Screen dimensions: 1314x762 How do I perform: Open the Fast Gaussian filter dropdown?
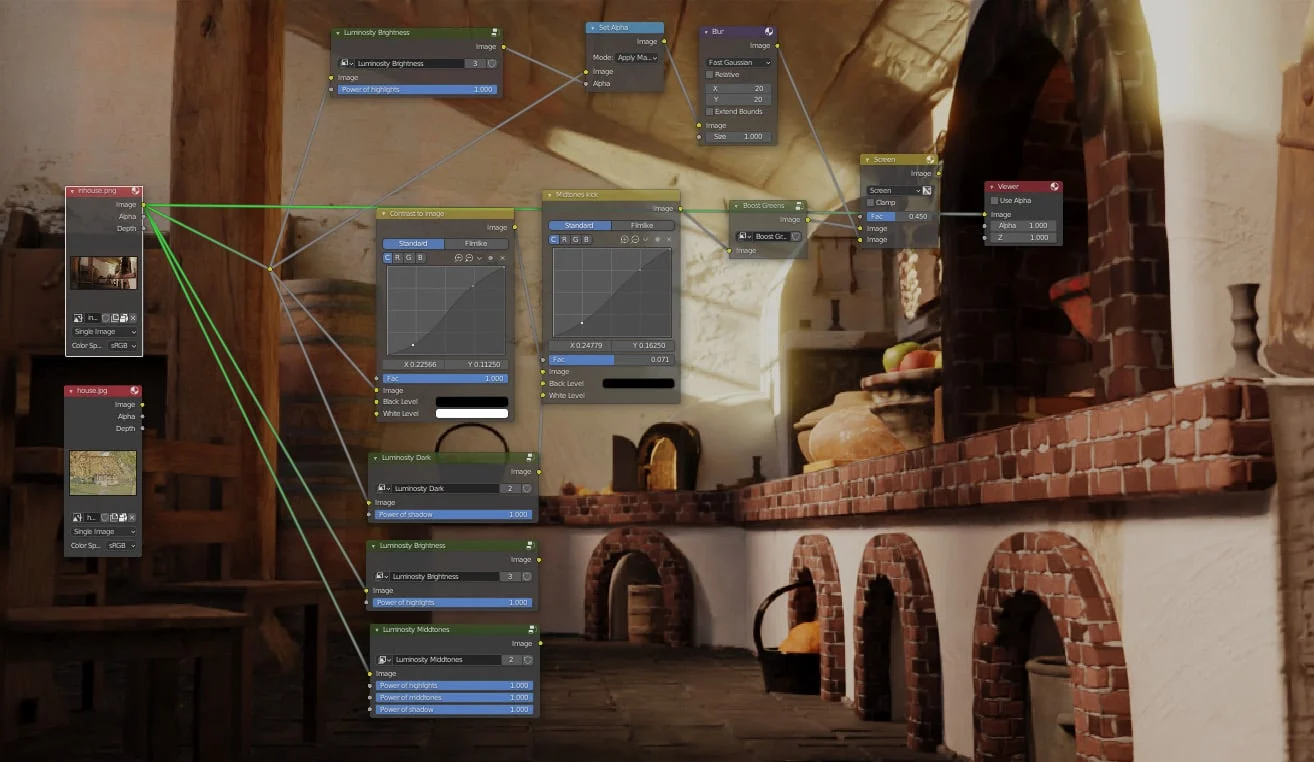(737, 62)
